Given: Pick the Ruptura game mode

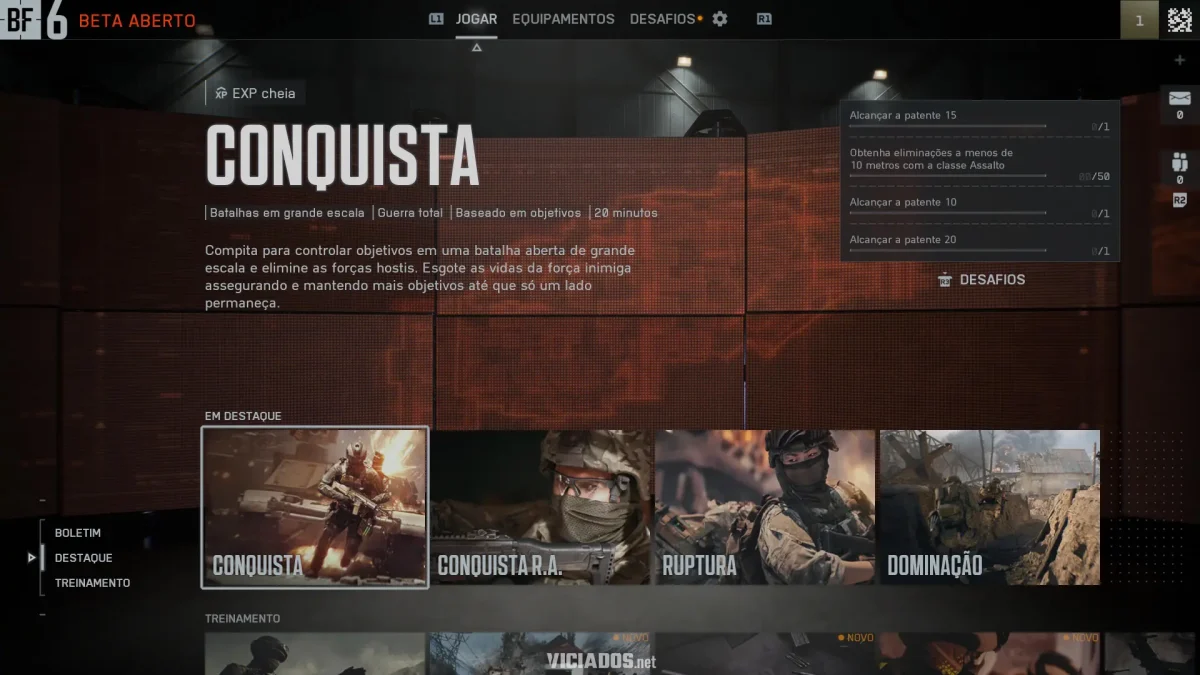Looking at the screenshot, I should point(765,507).
